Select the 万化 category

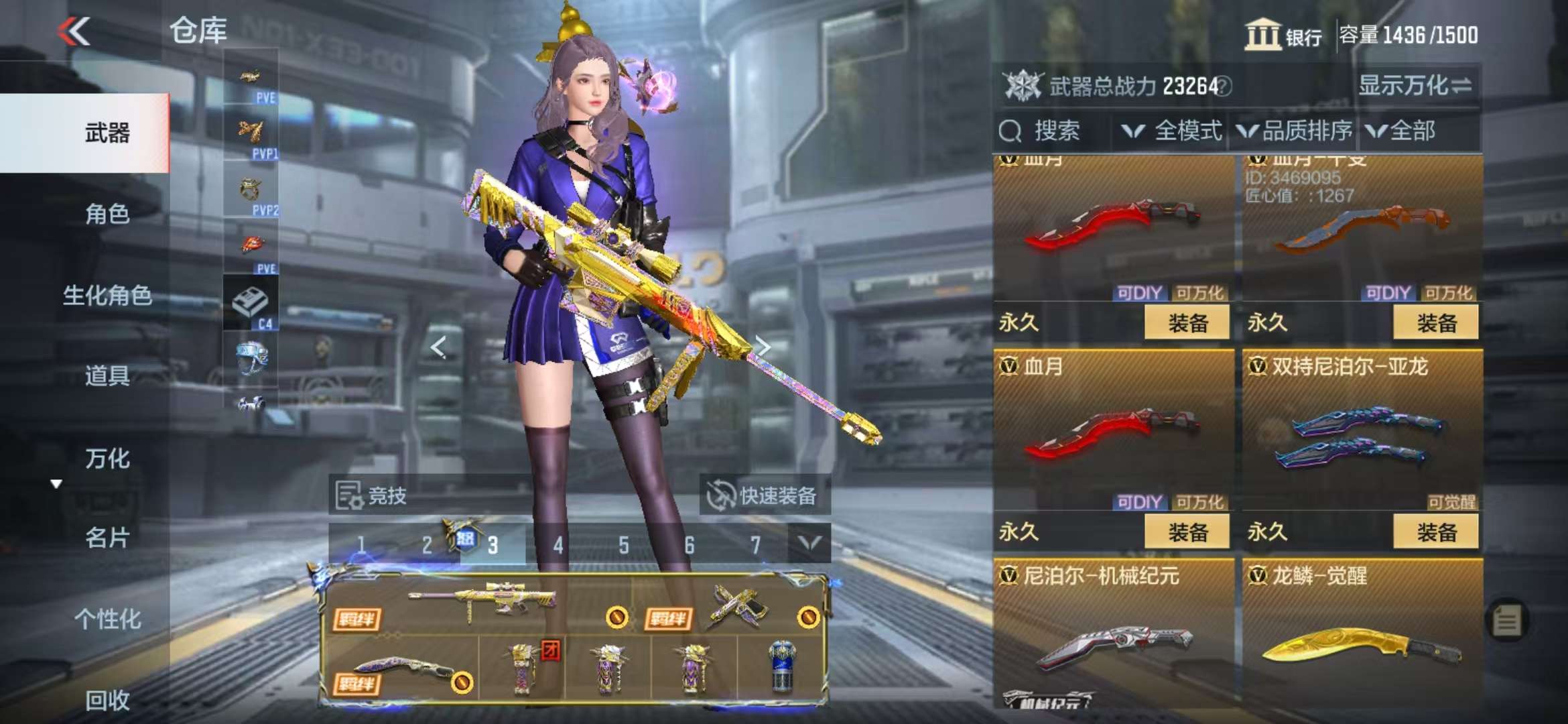pos(107,459)
